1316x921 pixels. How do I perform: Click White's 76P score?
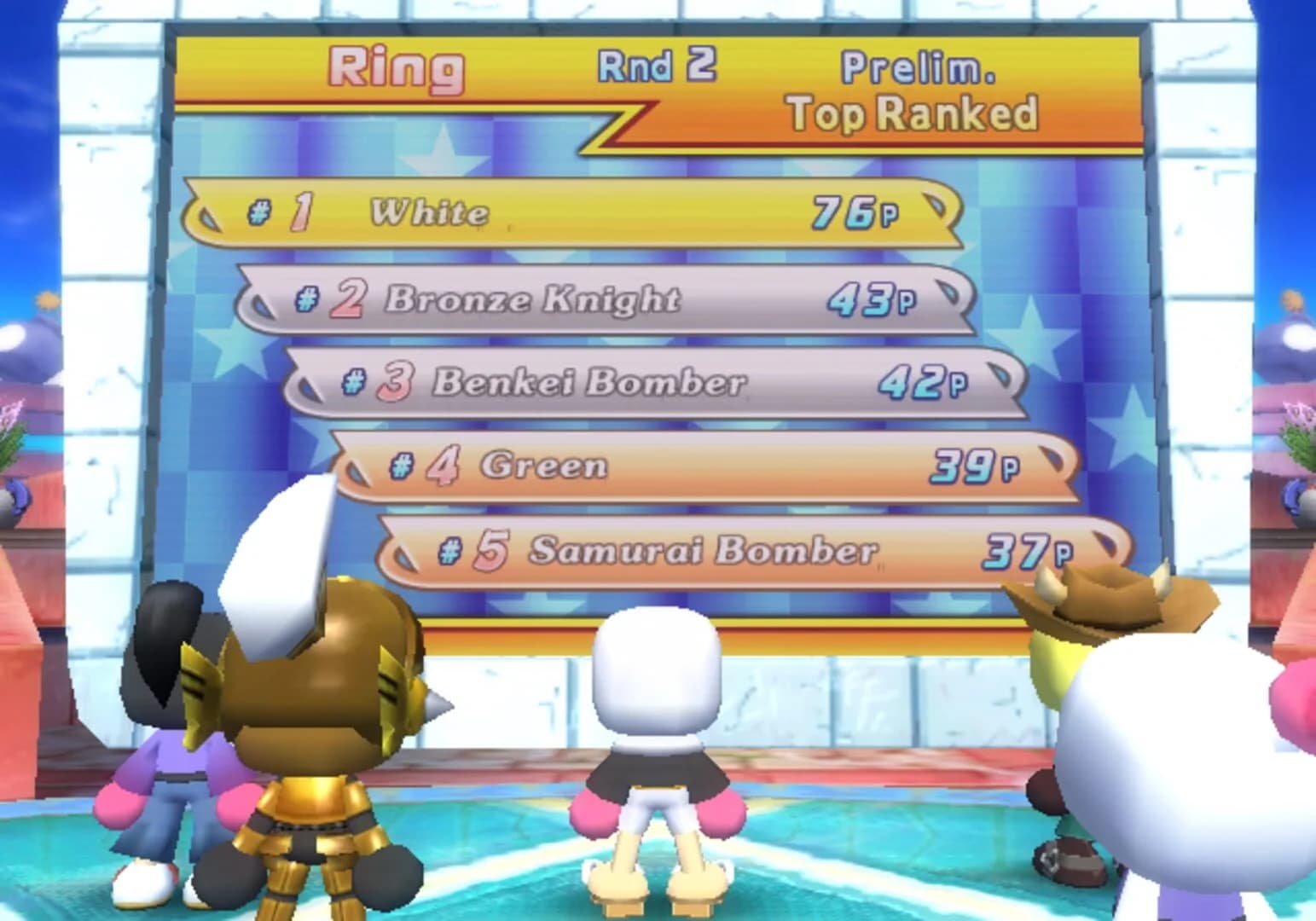tap(853, 211)
